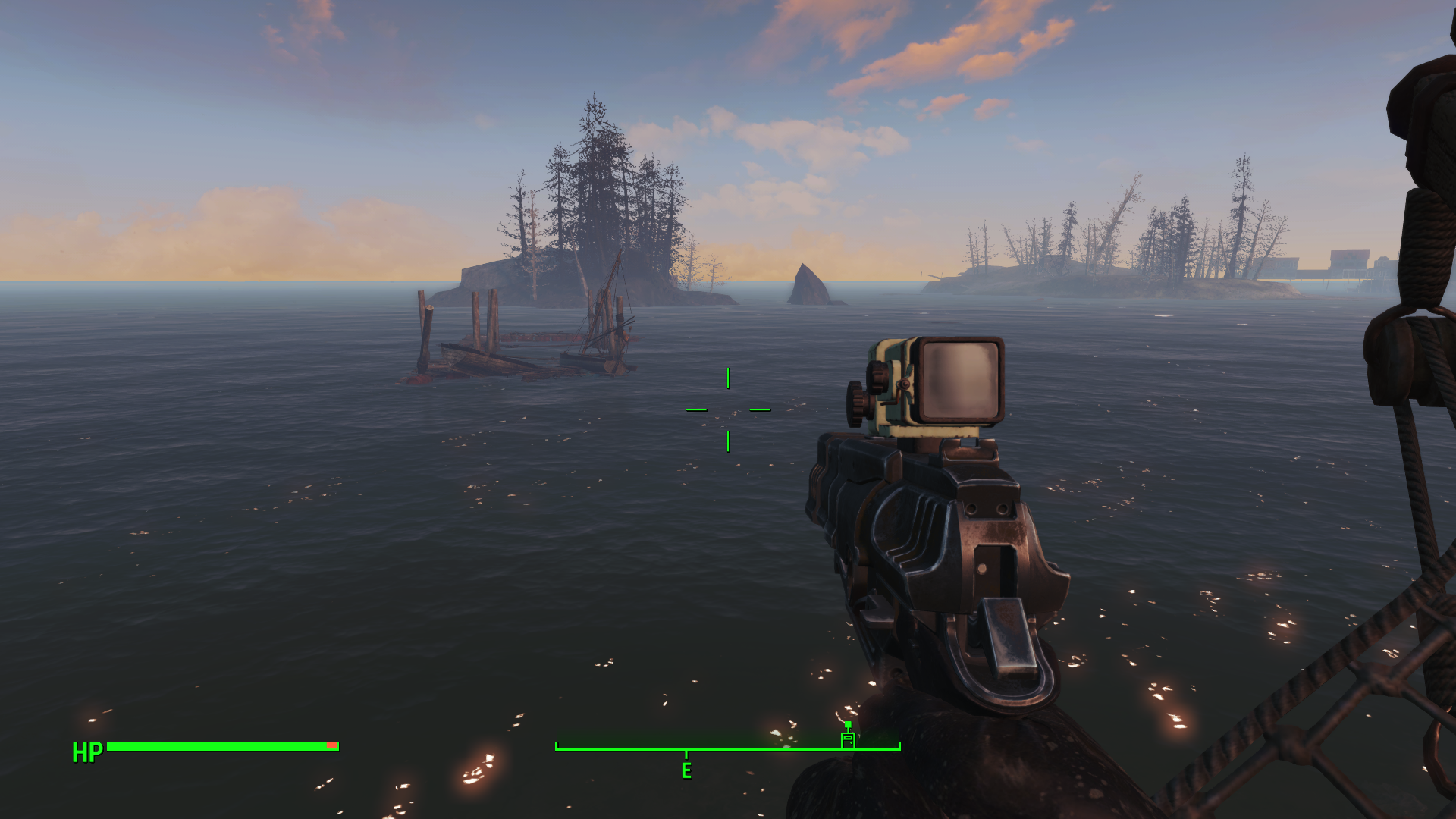Screen dimensions: 1456x819
Task: Click the door marker on the compass
Action: tap(848, 738)
